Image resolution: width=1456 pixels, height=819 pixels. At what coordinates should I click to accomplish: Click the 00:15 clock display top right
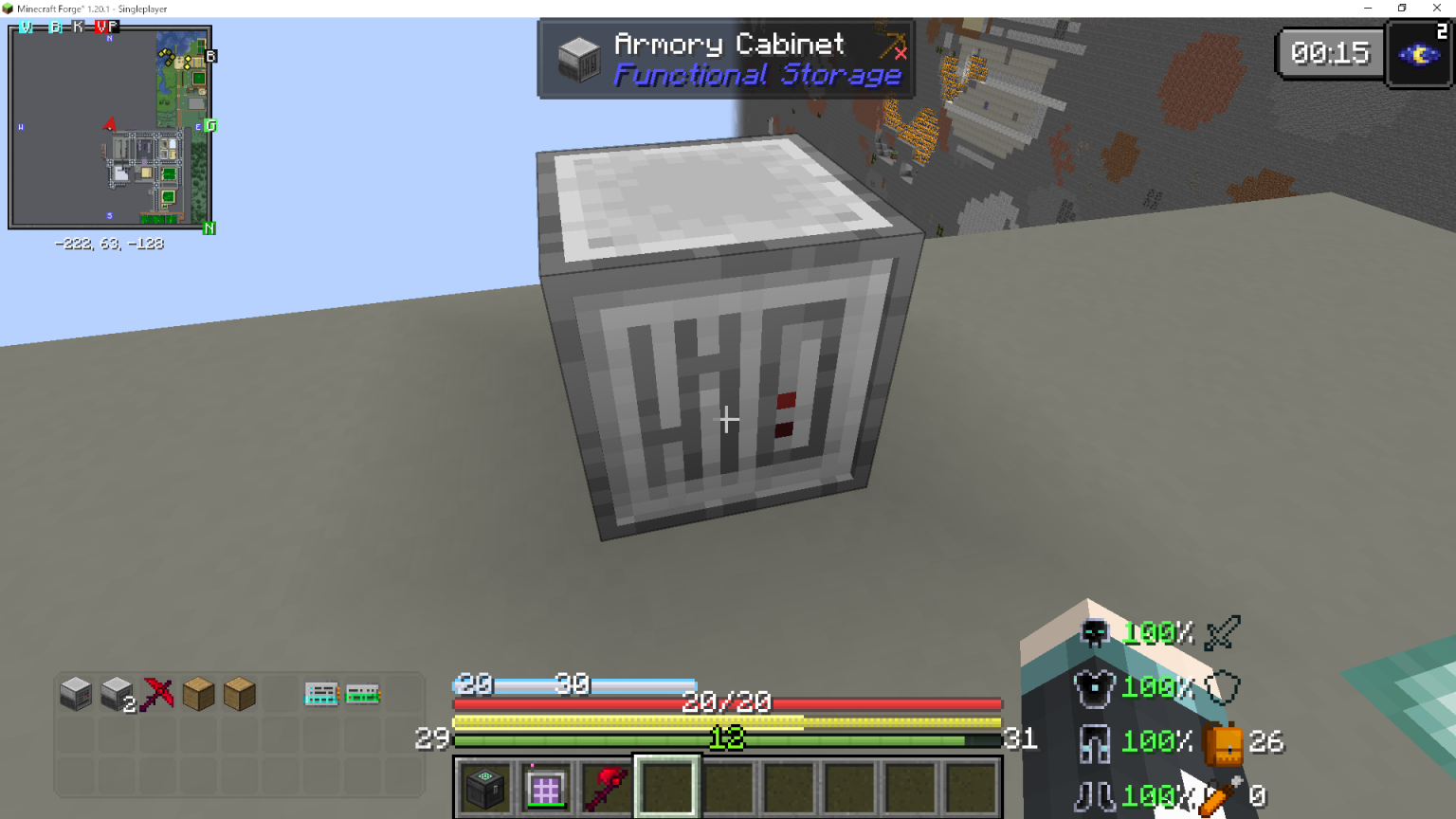(x=1330, y=53)
